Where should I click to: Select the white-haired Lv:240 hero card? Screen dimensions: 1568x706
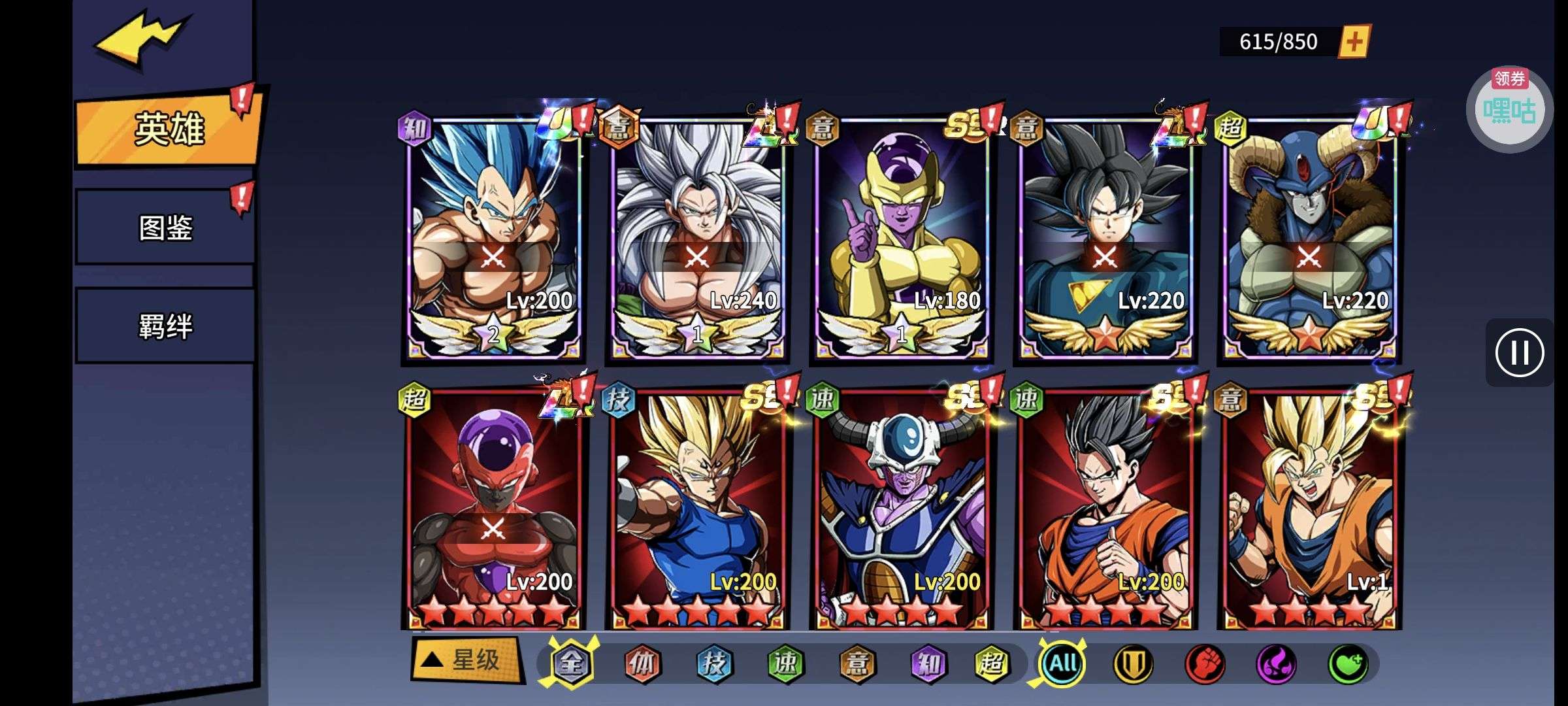(697, 239)
